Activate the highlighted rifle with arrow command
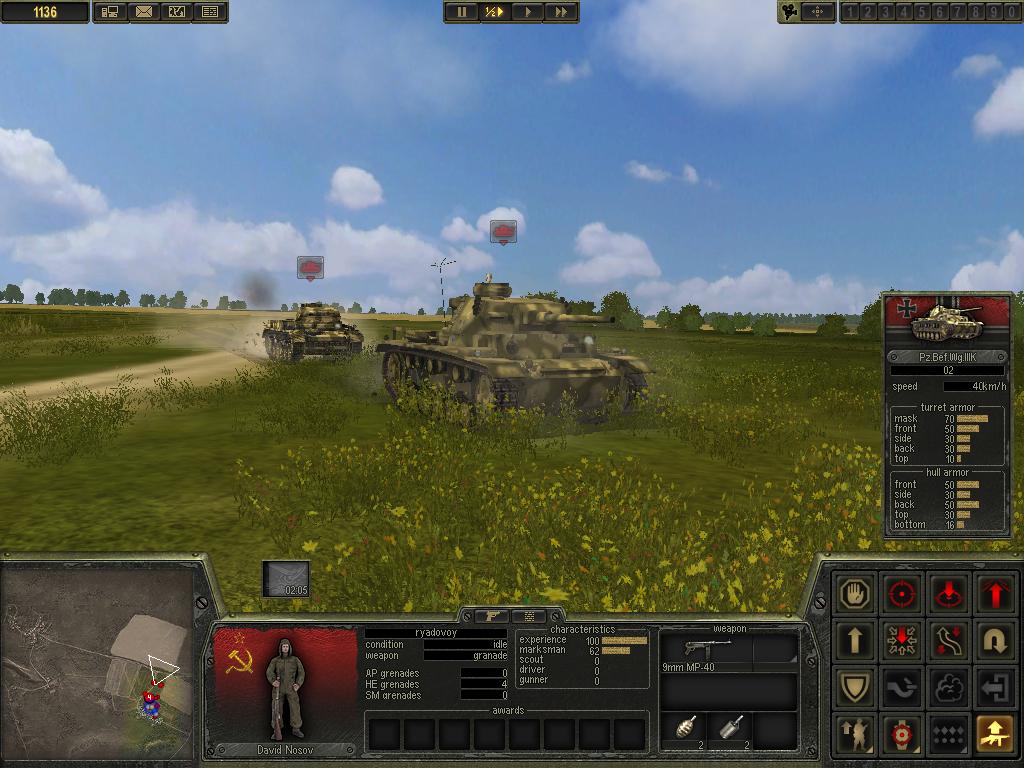The width and height of the screenshot is (1024, 768). click(x=995, y=734)
